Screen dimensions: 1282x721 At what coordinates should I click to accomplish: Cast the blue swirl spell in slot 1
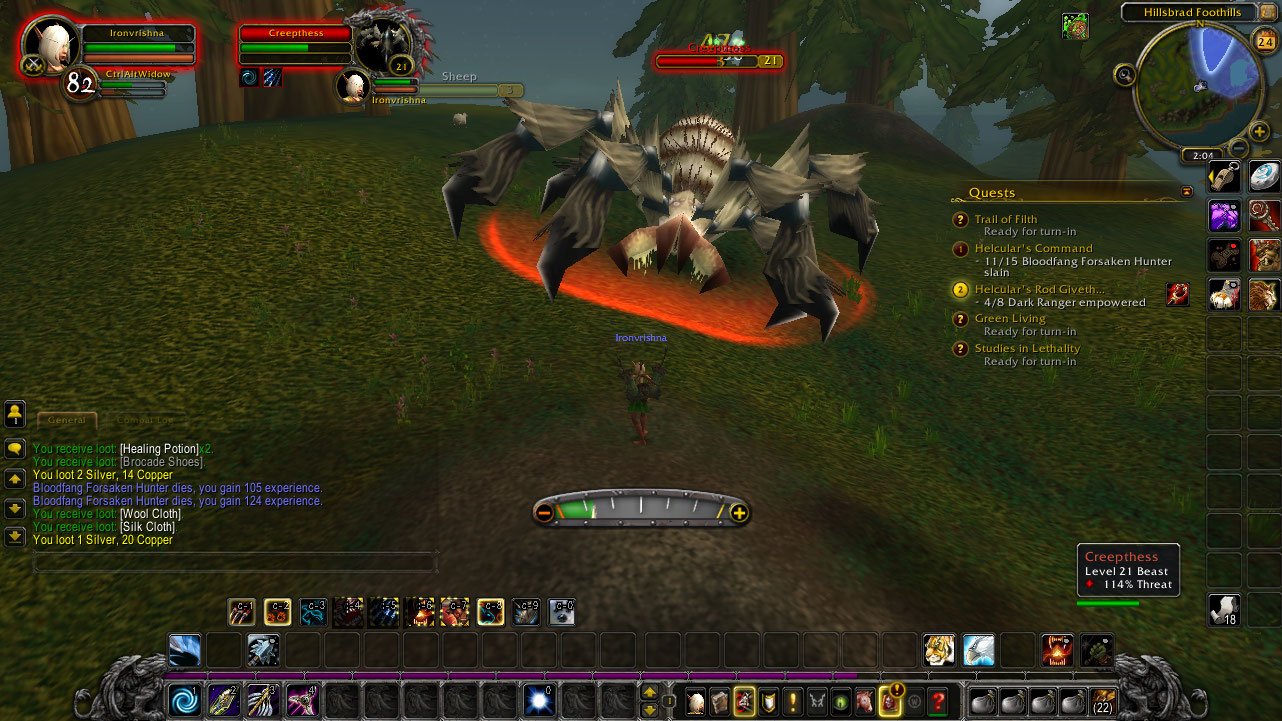point(183,699)
